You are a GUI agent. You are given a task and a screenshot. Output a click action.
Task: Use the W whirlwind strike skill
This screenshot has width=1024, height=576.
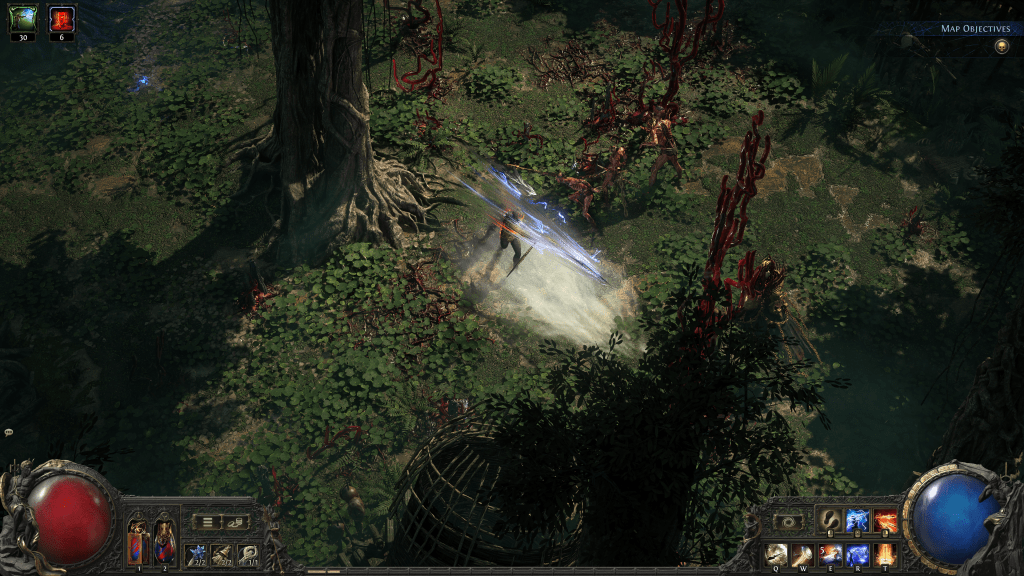(x=803, y=553)
